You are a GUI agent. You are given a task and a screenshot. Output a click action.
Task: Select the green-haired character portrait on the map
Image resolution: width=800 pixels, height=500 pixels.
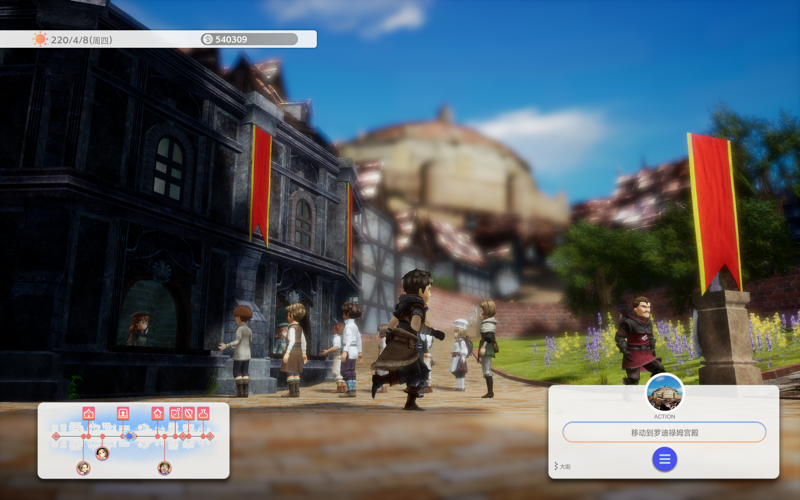[x=164, y=467]
